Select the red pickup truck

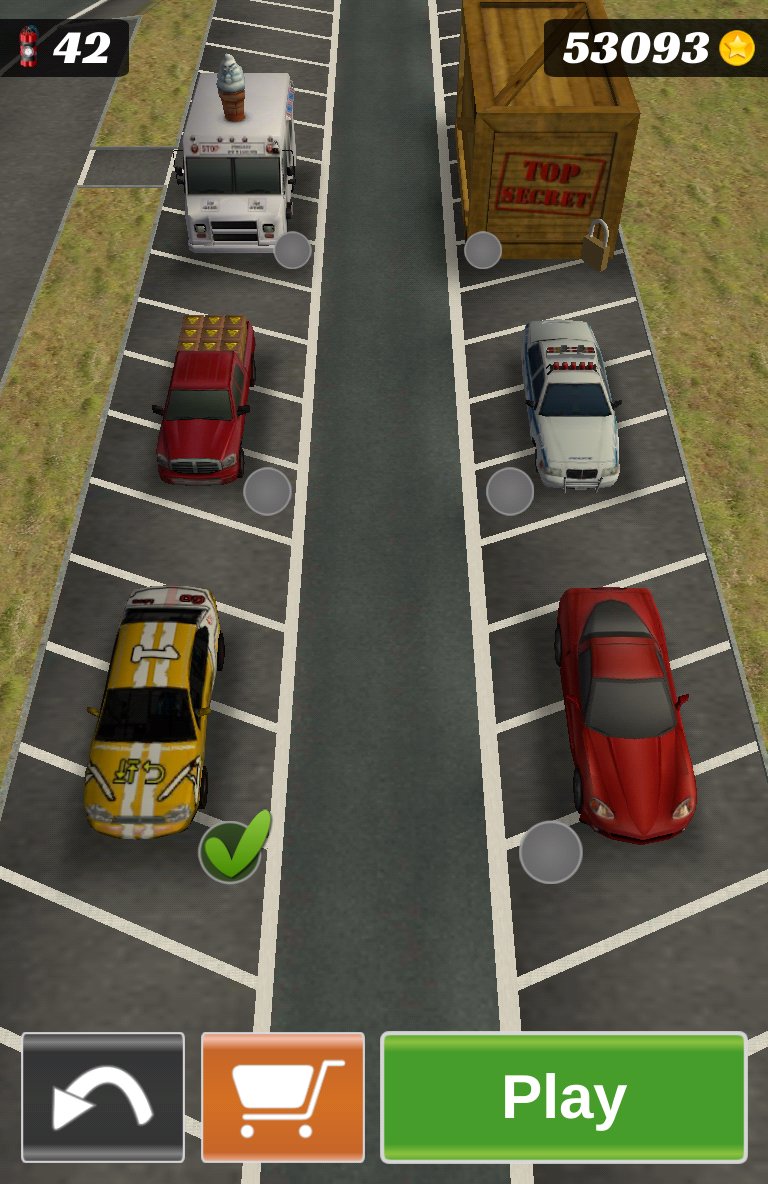(205, 400)
